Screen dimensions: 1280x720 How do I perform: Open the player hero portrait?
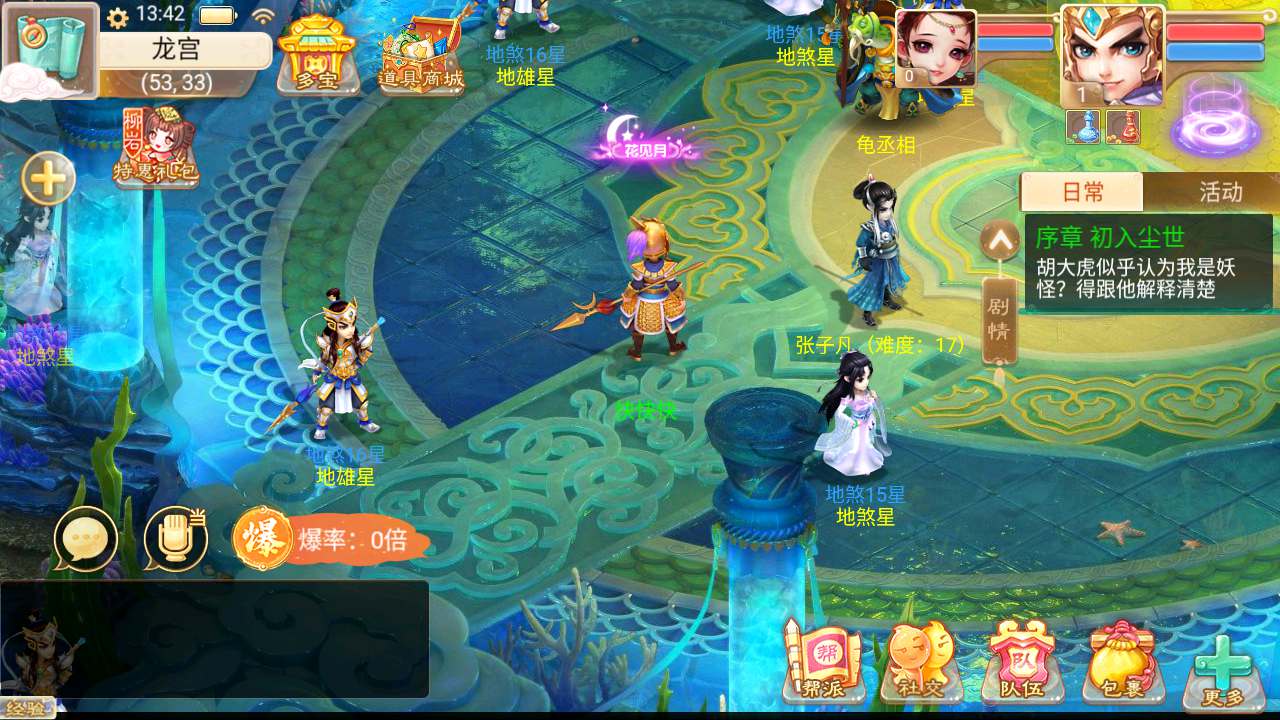1112,55
